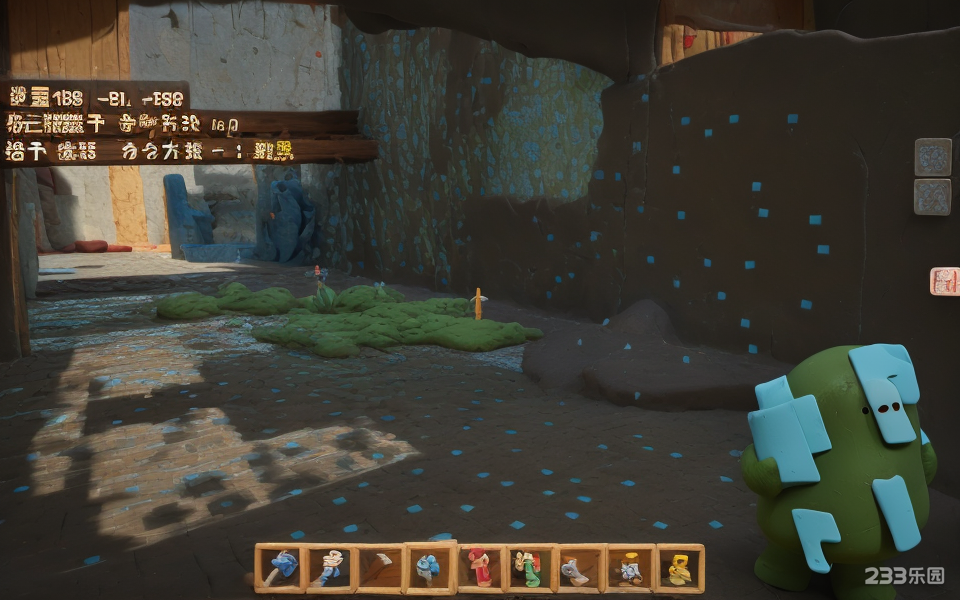Viewport: 960px width, 600px height.
Task: Choose the selected hotbar slot with blue clay
Action: click(x=430, y=568)
